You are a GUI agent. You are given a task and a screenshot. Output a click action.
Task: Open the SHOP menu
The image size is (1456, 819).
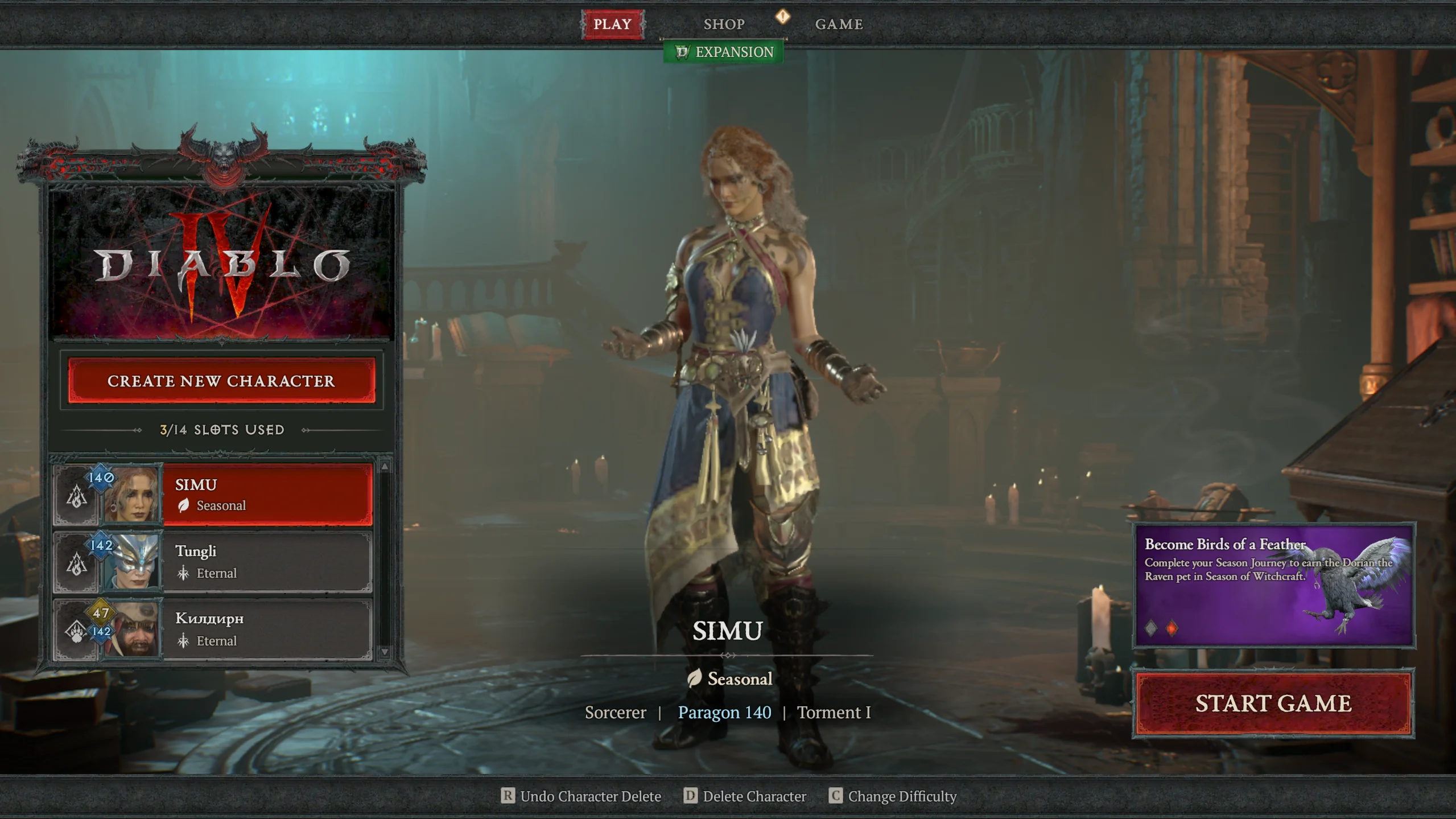click(724, 23)
